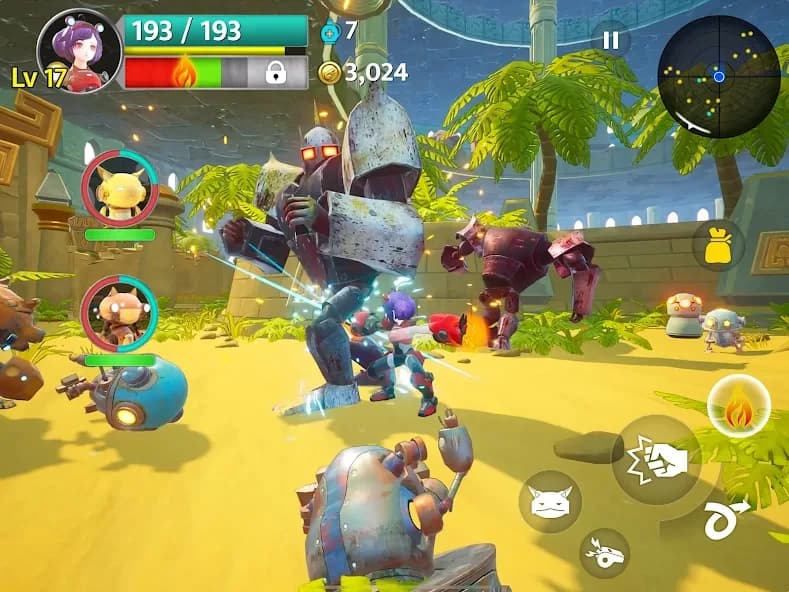The width and height of the screenshot is (789, 592).
Task: Activate the flame skill orb
Action: [738, 406]
